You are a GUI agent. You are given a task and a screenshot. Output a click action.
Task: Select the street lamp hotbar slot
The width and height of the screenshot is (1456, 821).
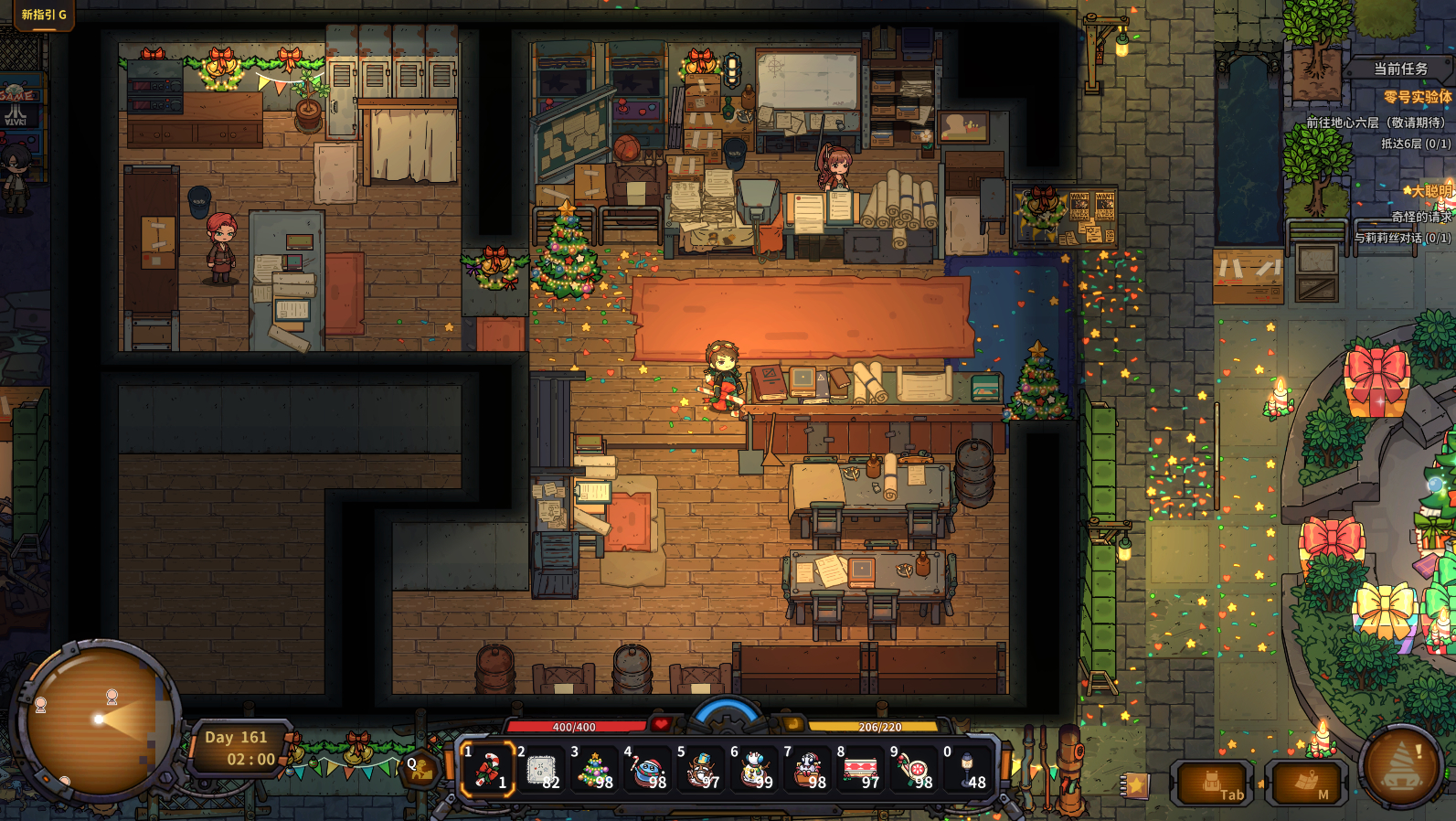coord(968,769)
